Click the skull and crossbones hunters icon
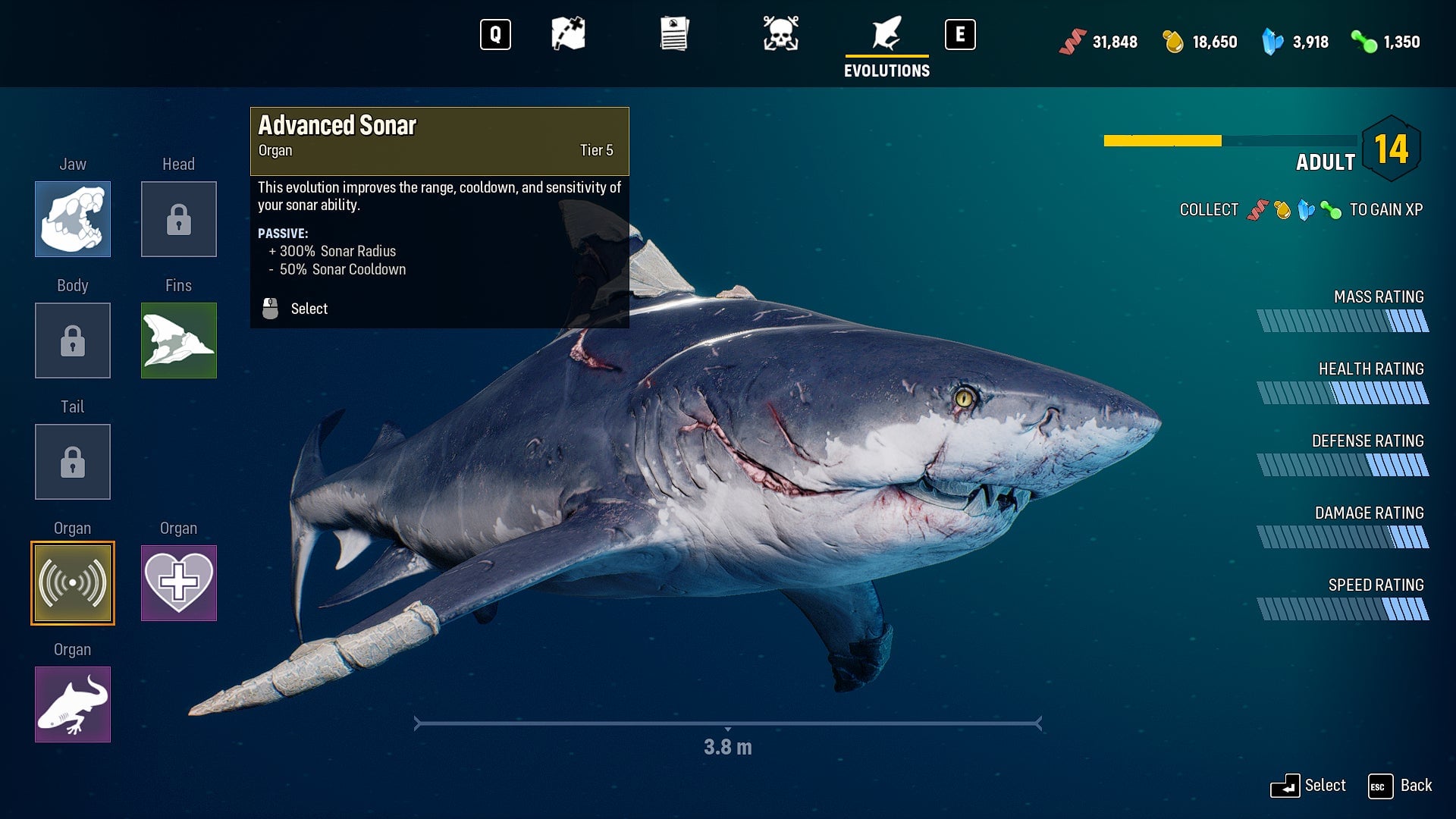Image resolution: width=1456 pixels, height=819 pixels. tap(780, 34)
